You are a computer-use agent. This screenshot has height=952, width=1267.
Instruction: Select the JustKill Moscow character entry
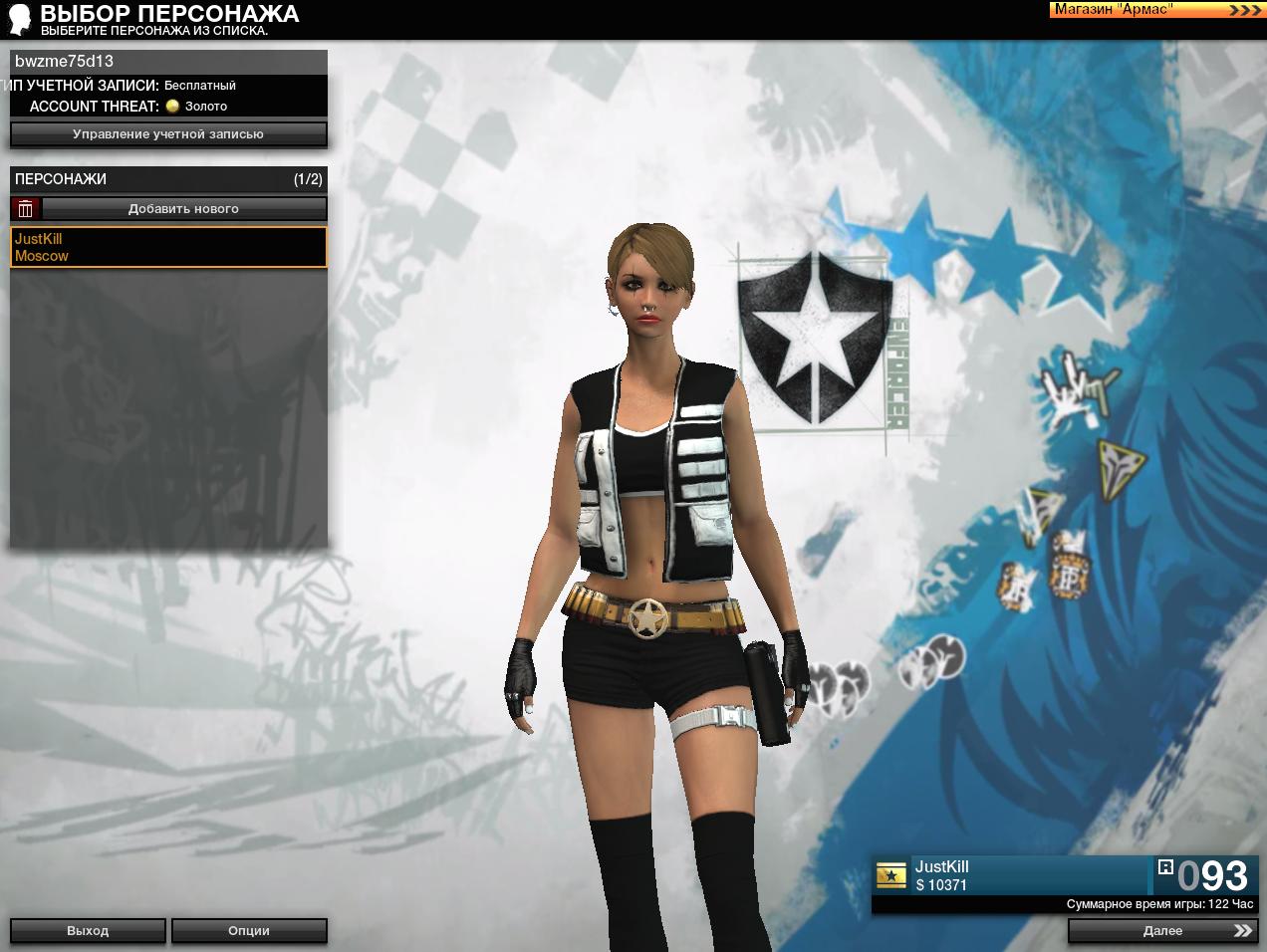[x=168, y=247]
